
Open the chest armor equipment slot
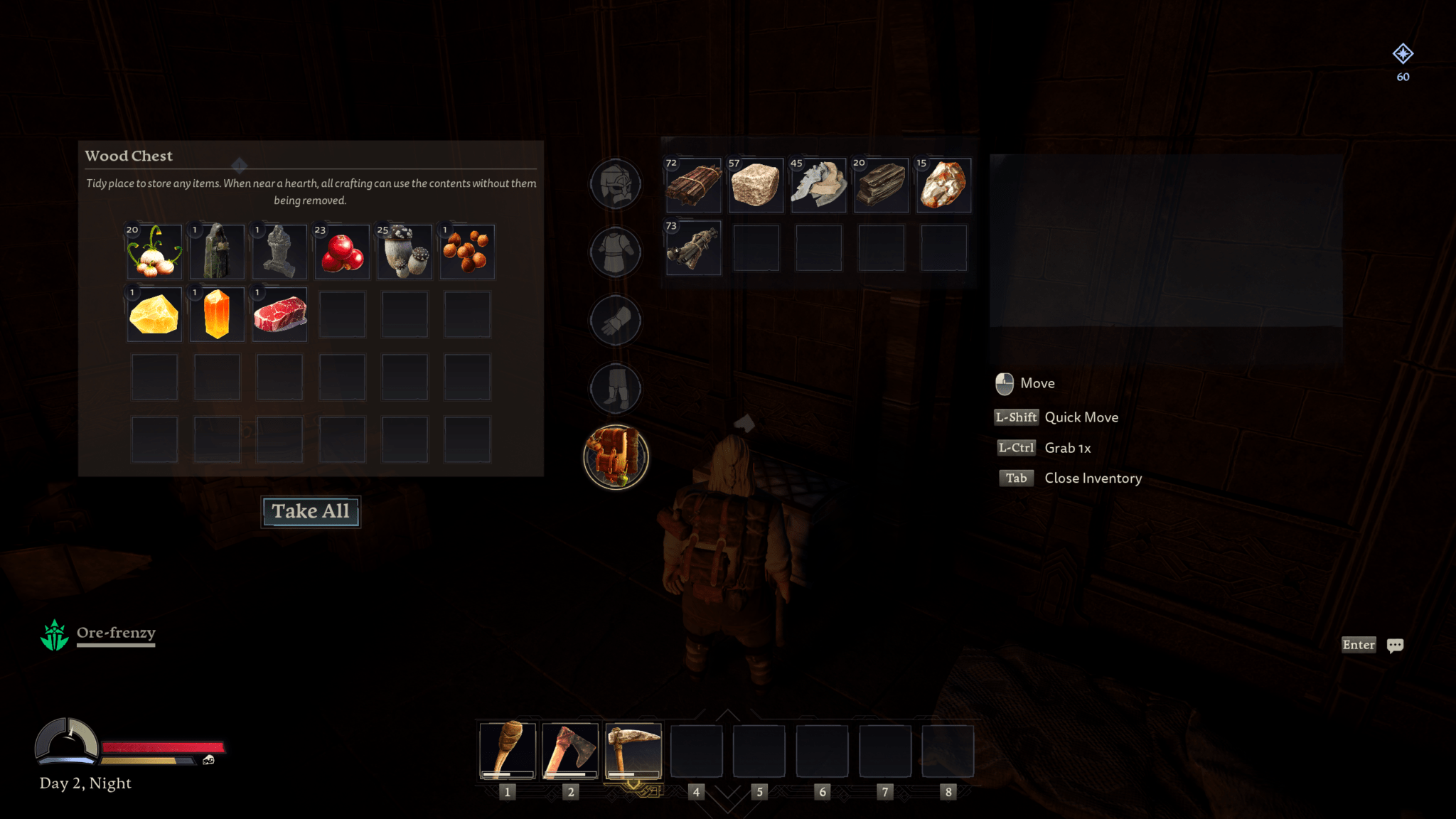click(x=616, y=252)
